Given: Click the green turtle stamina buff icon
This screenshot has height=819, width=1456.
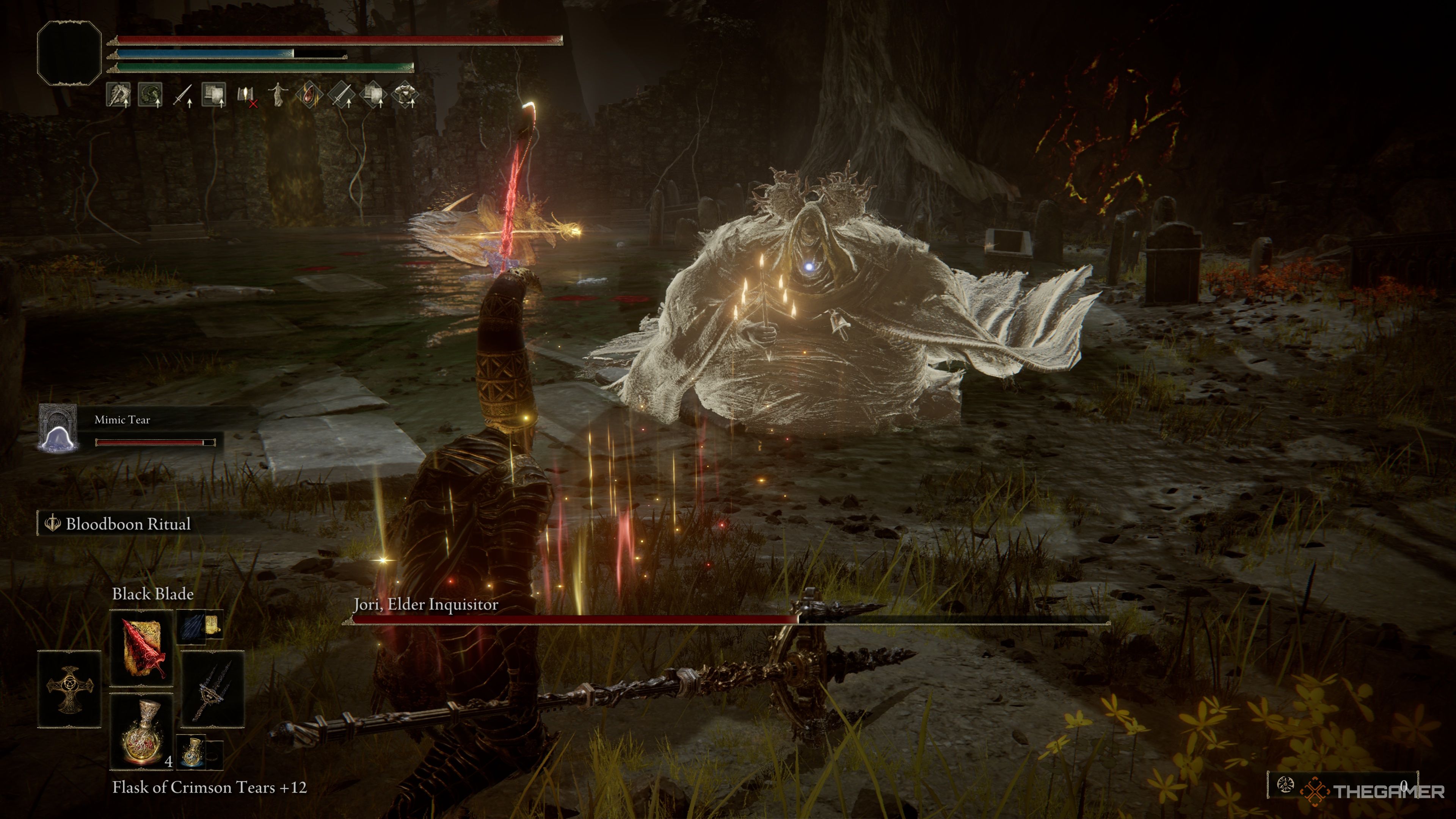Looking at the screenshot, I should coord(149,96).
